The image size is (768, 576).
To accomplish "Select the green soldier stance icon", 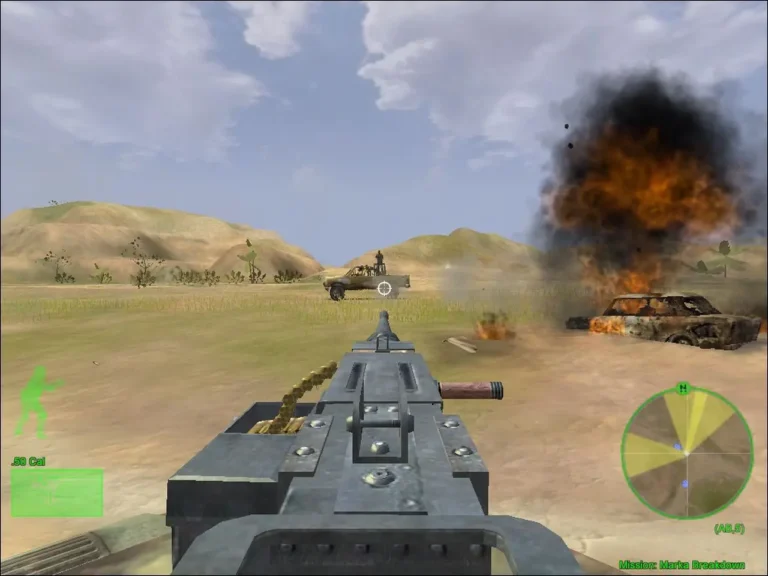I will pyautogui.click(x=38, y=401).
